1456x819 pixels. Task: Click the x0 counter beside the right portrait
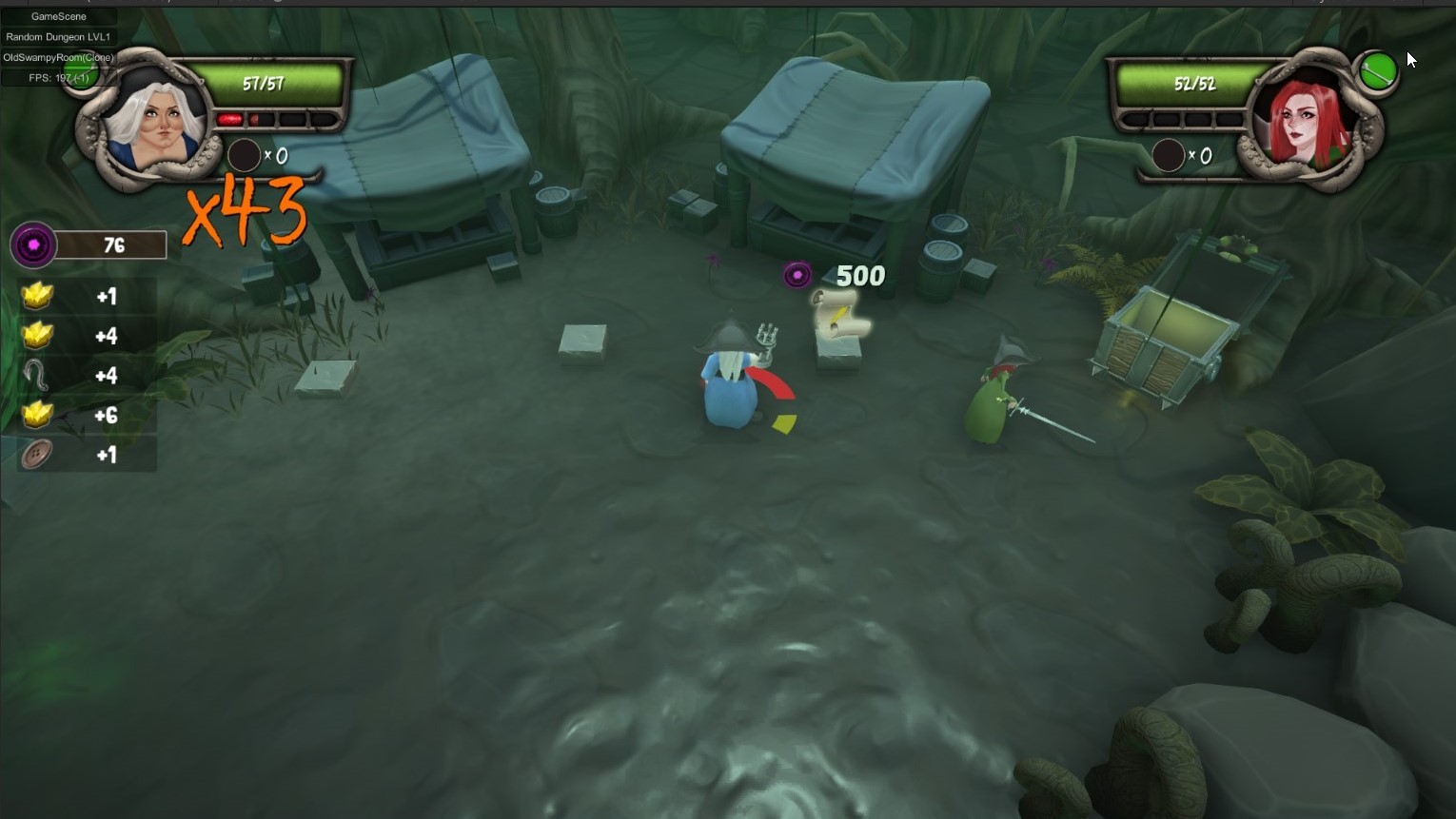click(1169, 155)
